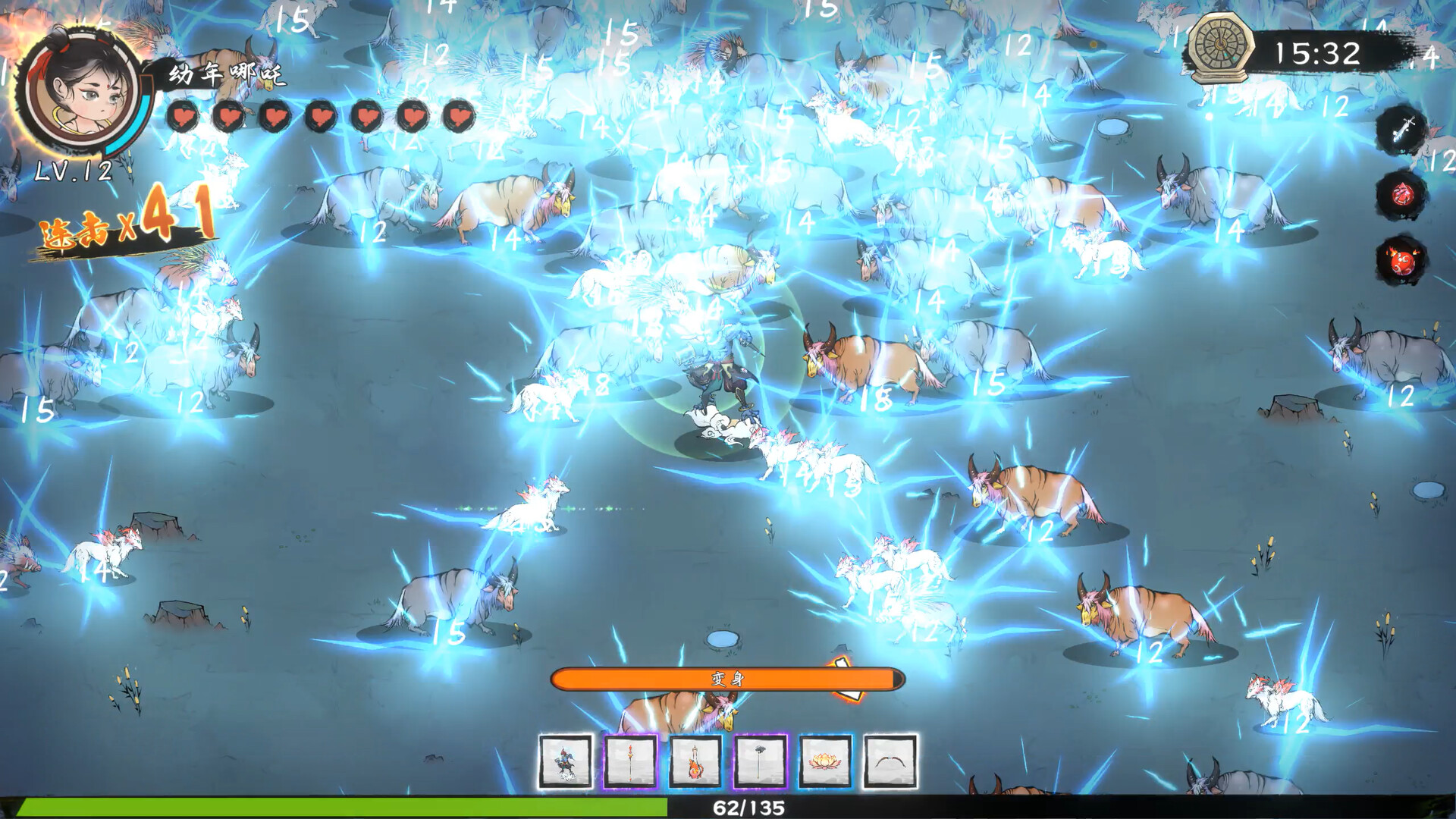Pick the dark parasol staff slot
The width and height of the screenshot is (1456, 819).
pos(761,761)
